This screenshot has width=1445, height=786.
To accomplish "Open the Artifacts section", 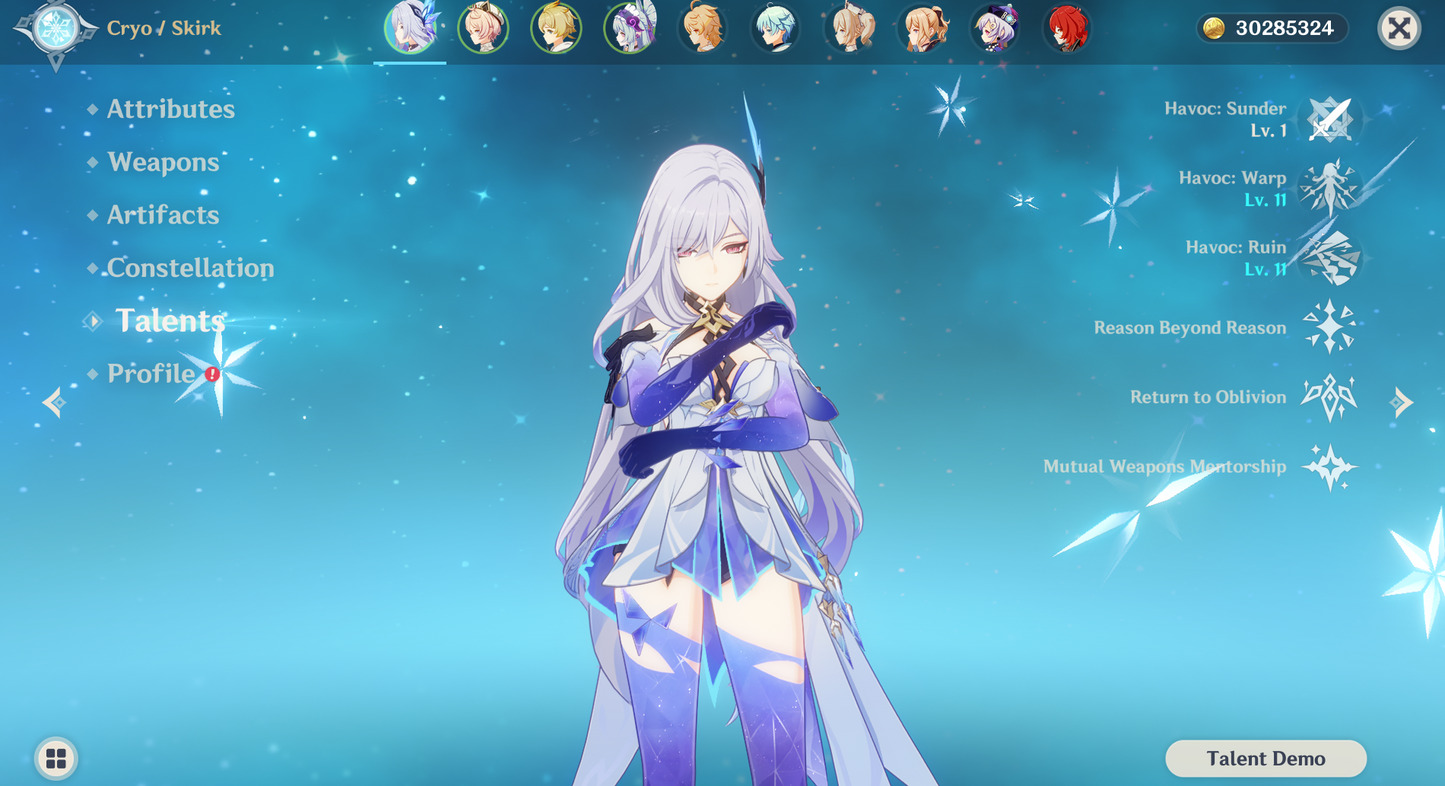I will click(x=163, y=215).
